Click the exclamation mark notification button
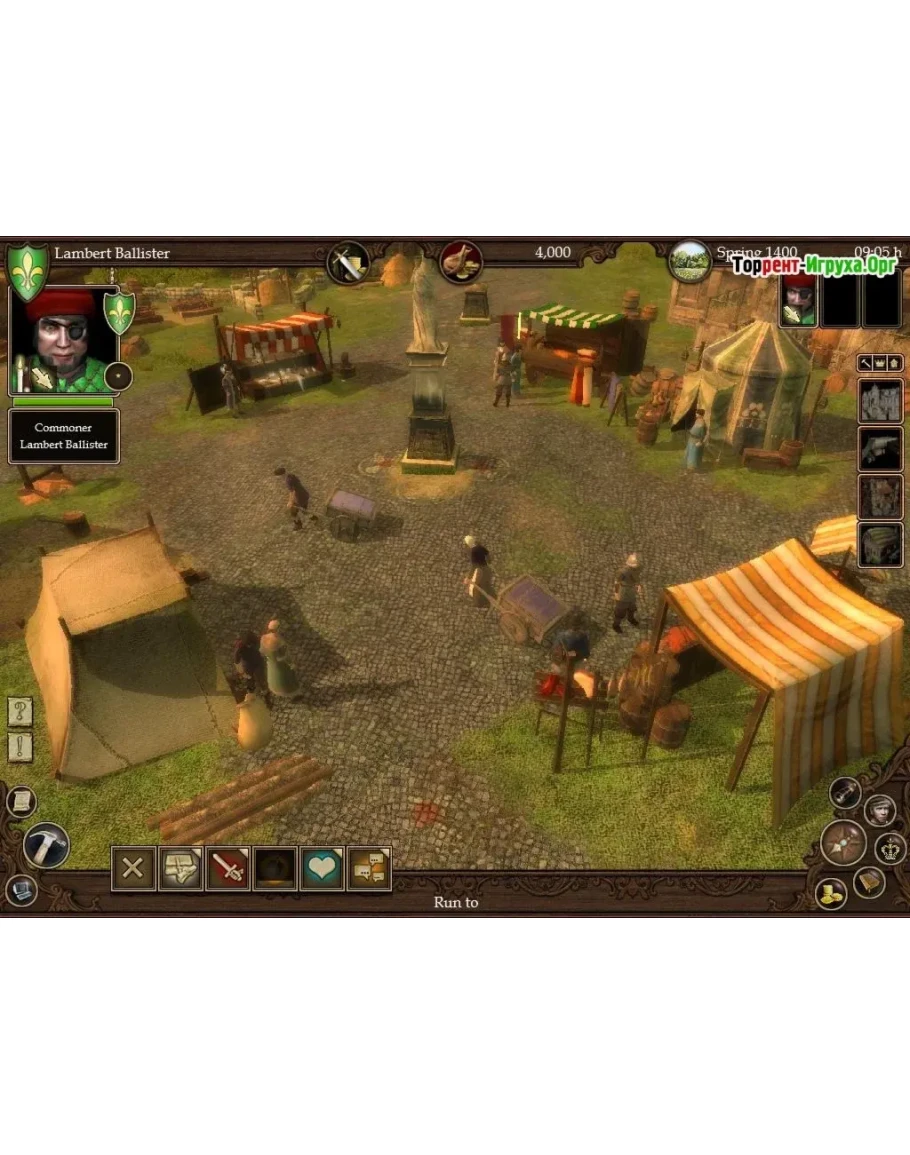Screen dimensions: 910x1155 point(21,746)
